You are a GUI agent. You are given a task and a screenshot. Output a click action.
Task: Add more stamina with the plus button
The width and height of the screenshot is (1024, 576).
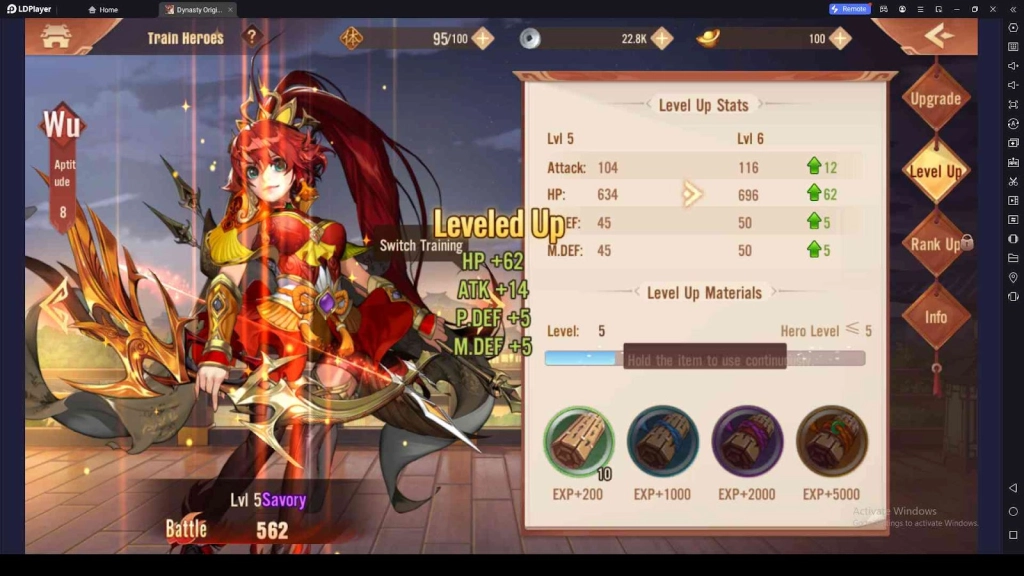[x=483, y=39]
